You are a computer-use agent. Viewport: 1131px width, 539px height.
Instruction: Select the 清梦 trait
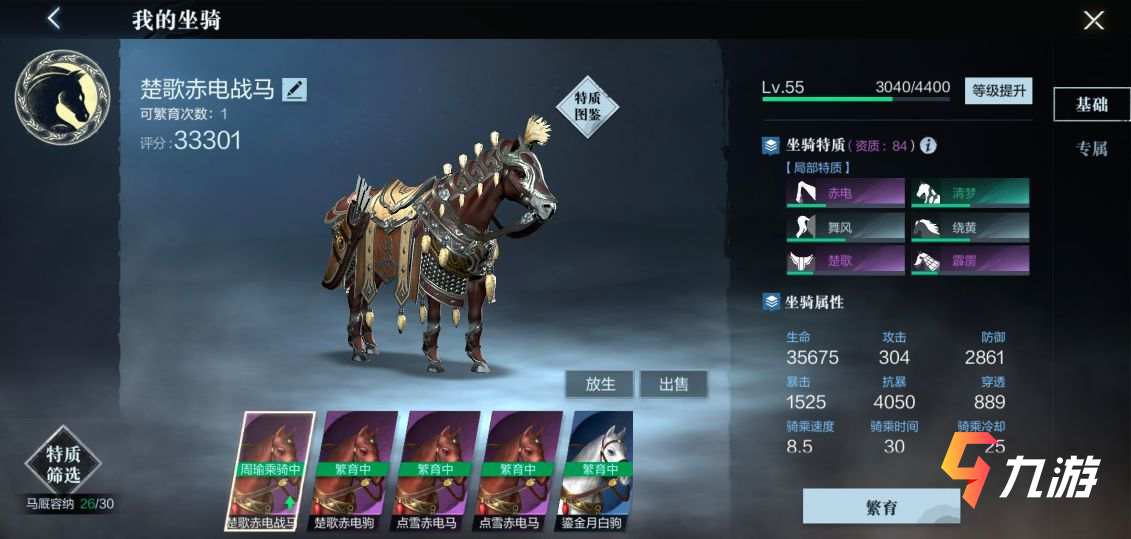[x=969, y=192]
